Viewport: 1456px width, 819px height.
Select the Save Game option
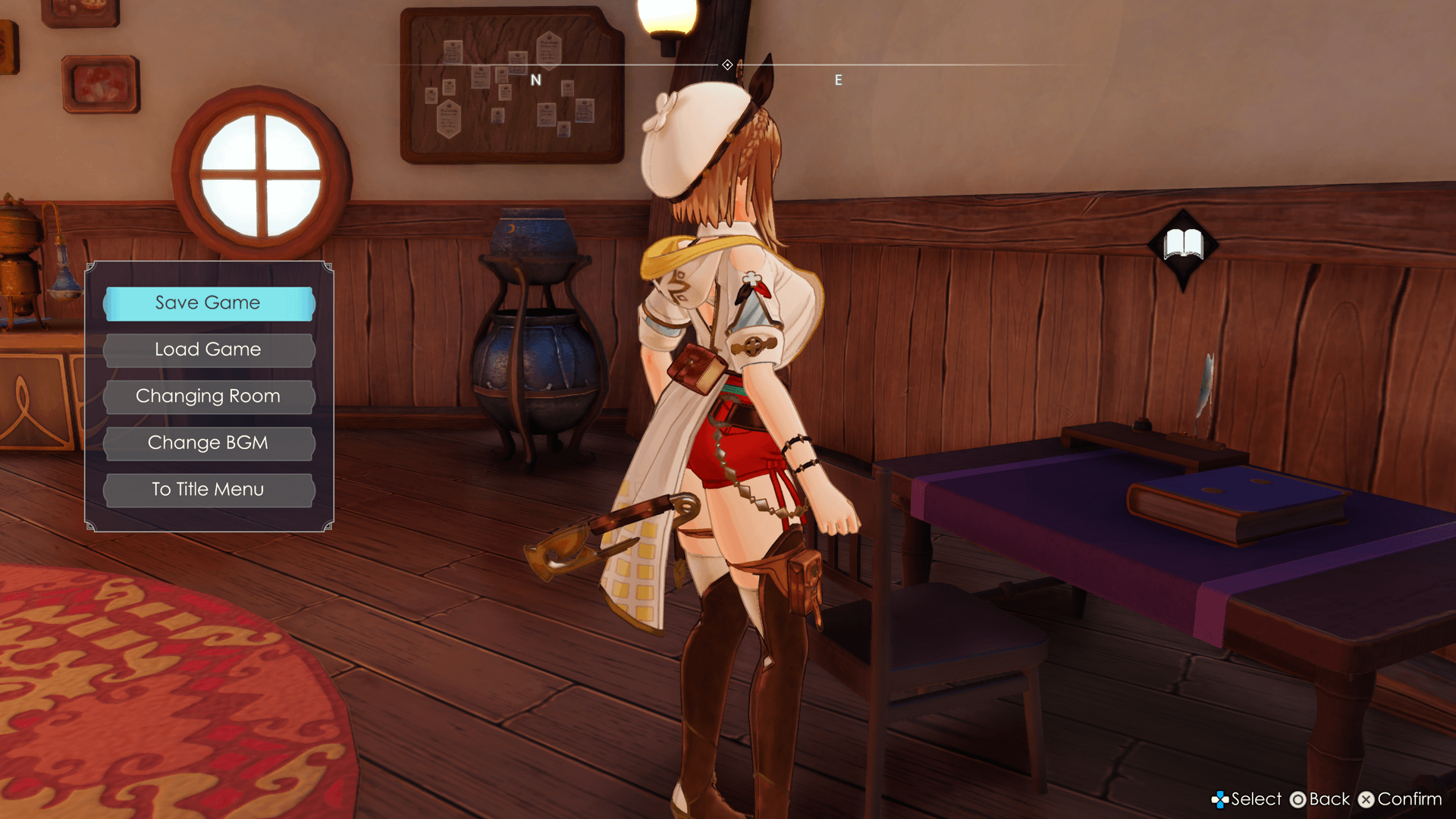[209, 303]
